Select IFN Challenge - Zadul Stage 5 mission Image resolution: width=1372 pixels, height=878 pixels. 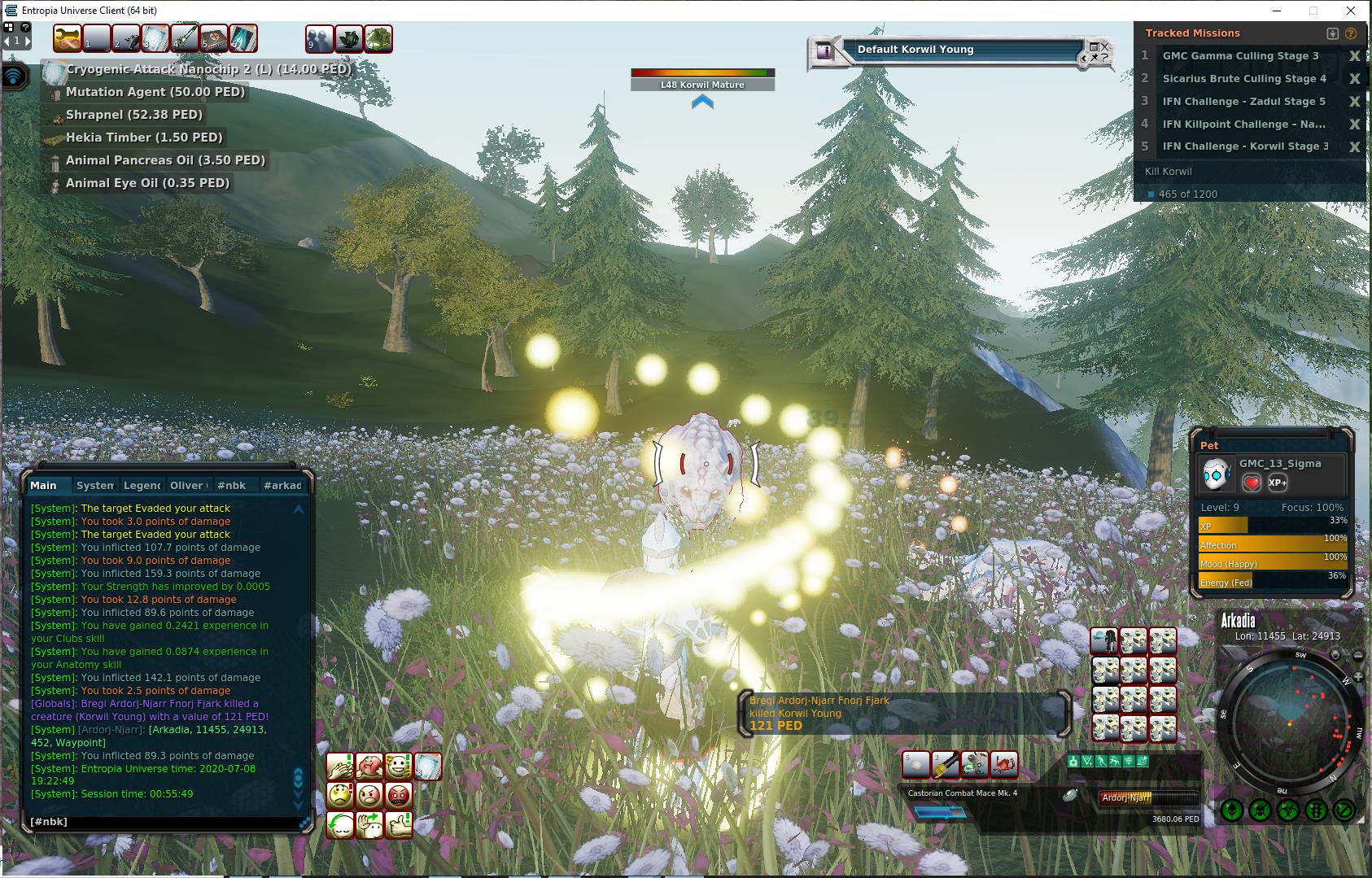[1243, 102]
